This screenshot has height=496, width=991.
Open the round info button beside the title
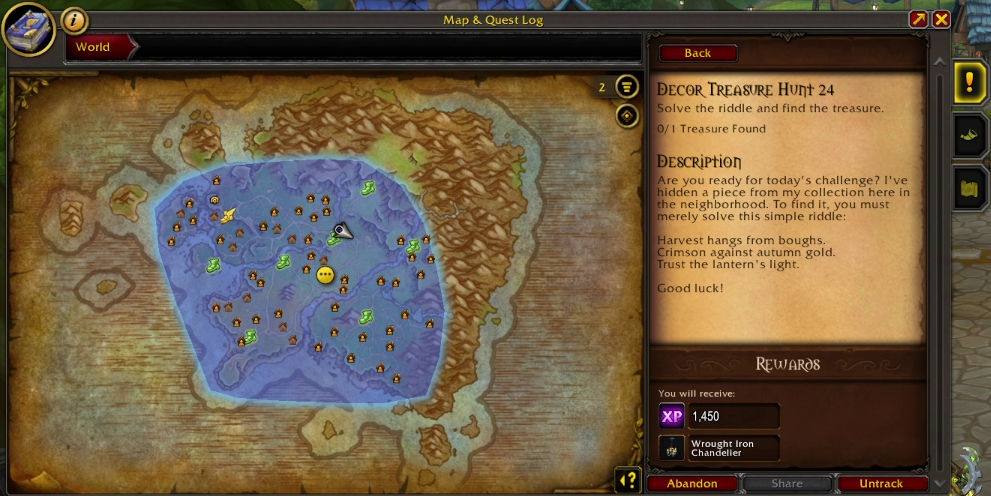coord(74,20)
